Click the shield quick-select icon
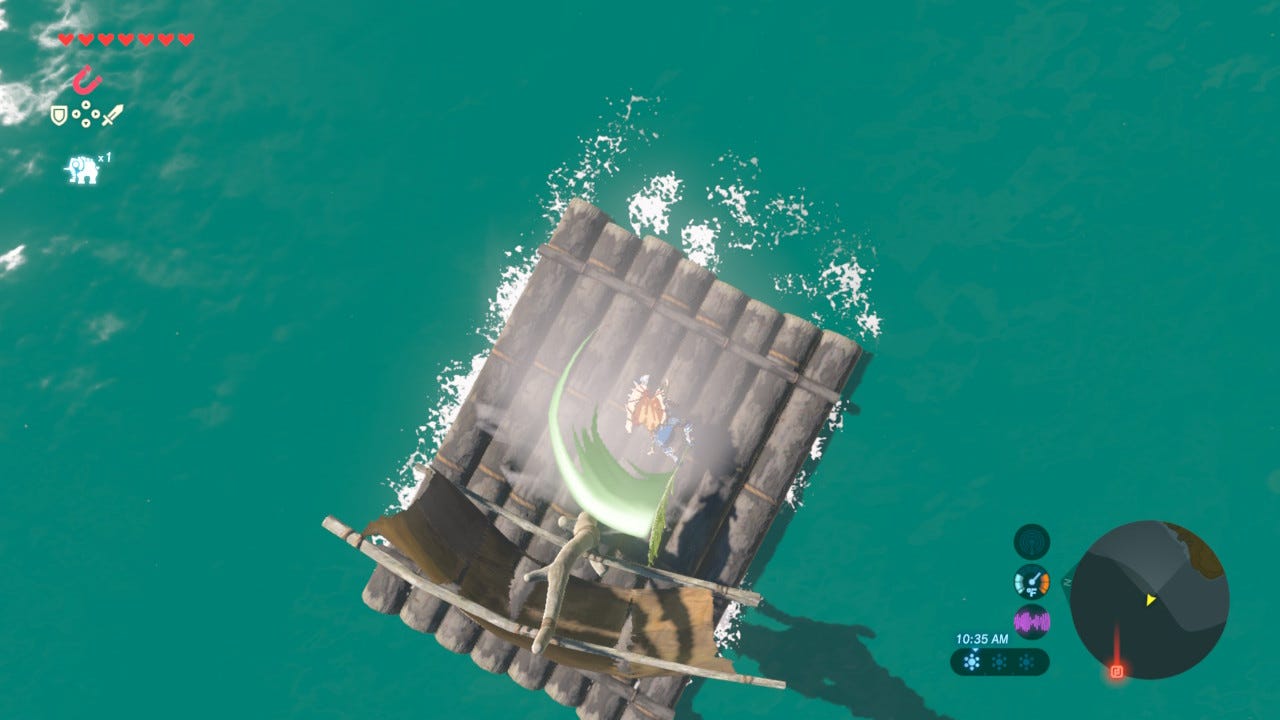 (59, 116)
